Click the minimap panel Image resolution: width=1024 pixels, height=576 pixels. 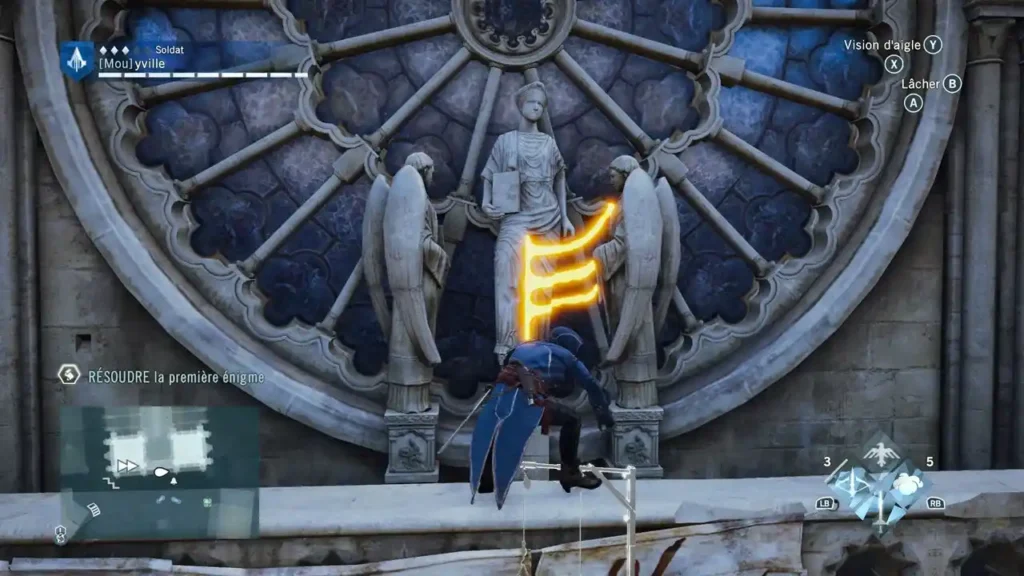pos(160,470)
